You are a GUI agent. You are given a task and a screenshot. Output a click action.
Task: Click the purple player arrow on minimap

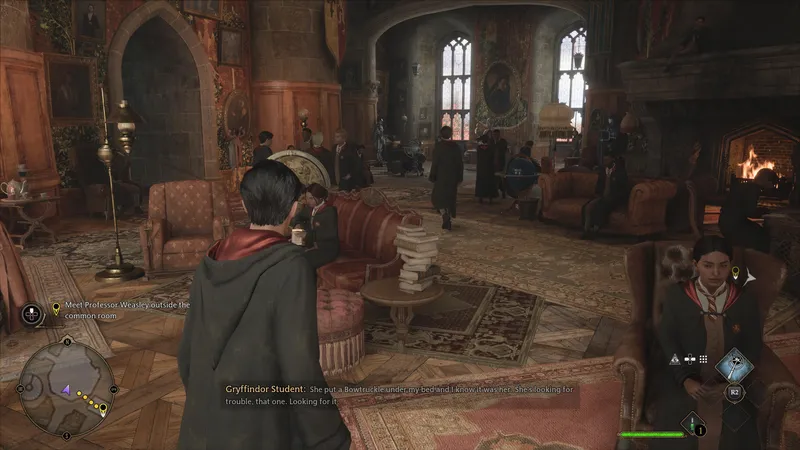(x=65, y=392)
